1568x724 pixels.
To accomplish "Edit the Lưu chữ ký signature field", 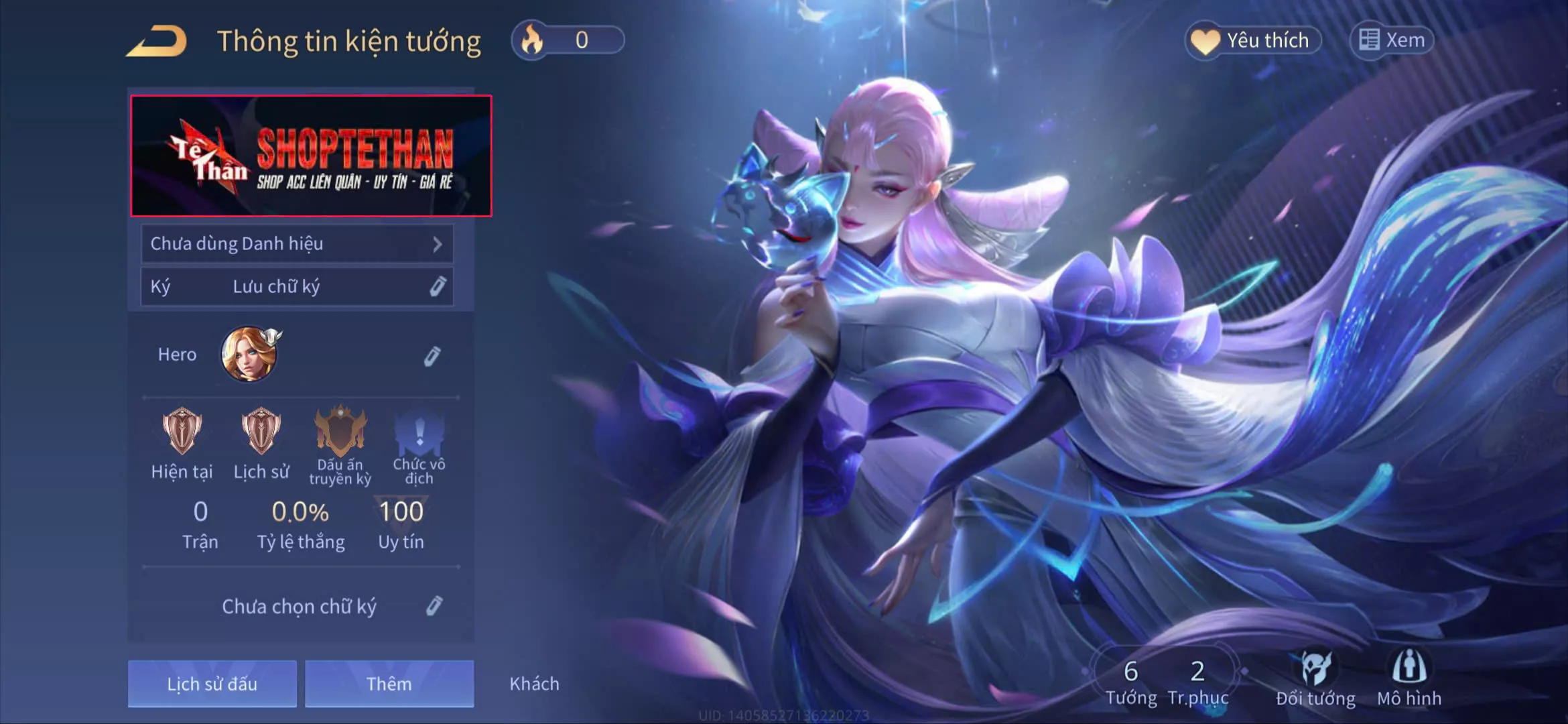I will click(437, 287).
